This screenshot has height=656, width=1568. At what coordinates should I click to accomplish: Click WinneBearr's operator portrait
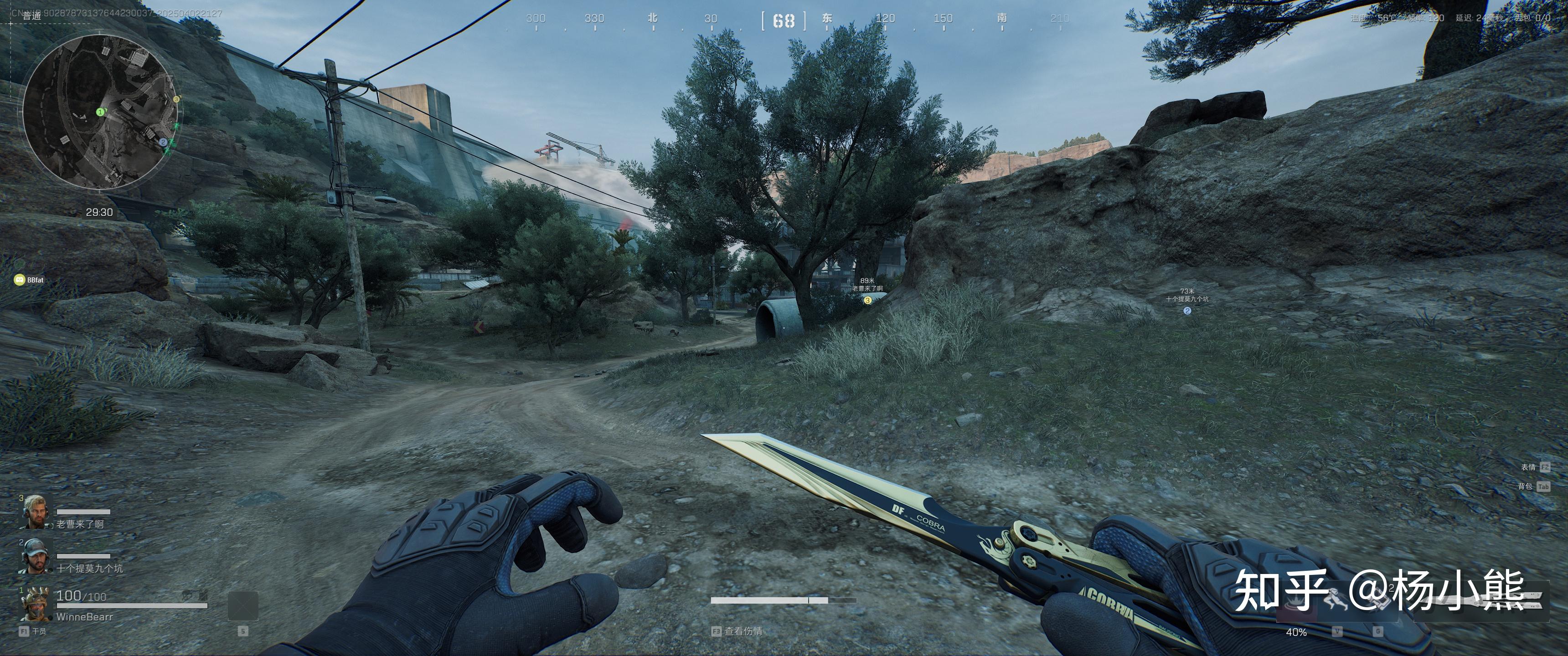coord(34,604)
